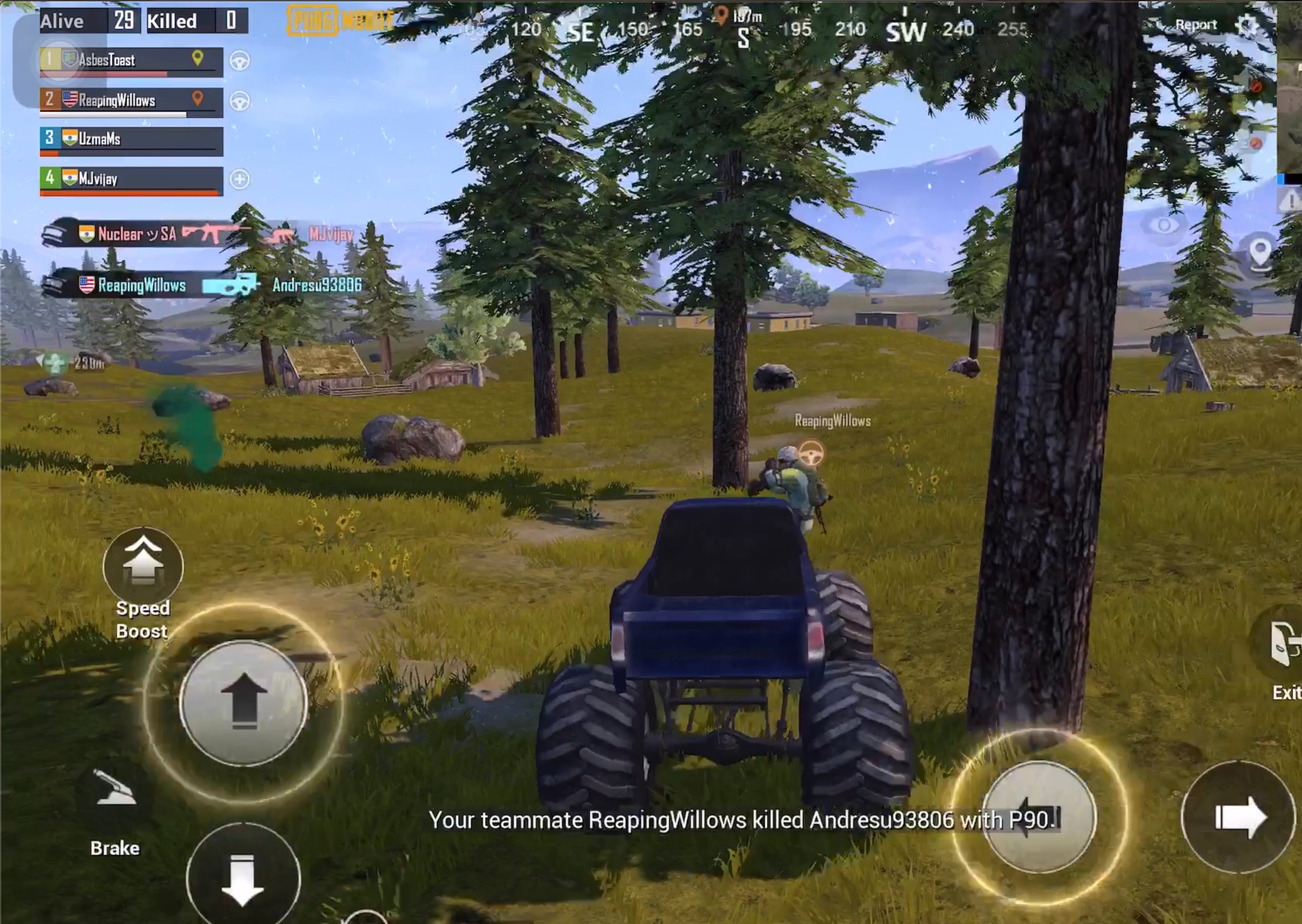Toggle the voice chat mute icon on minimap
The width and height of the screenshot is (1302, 924).
pos(1256,85)
